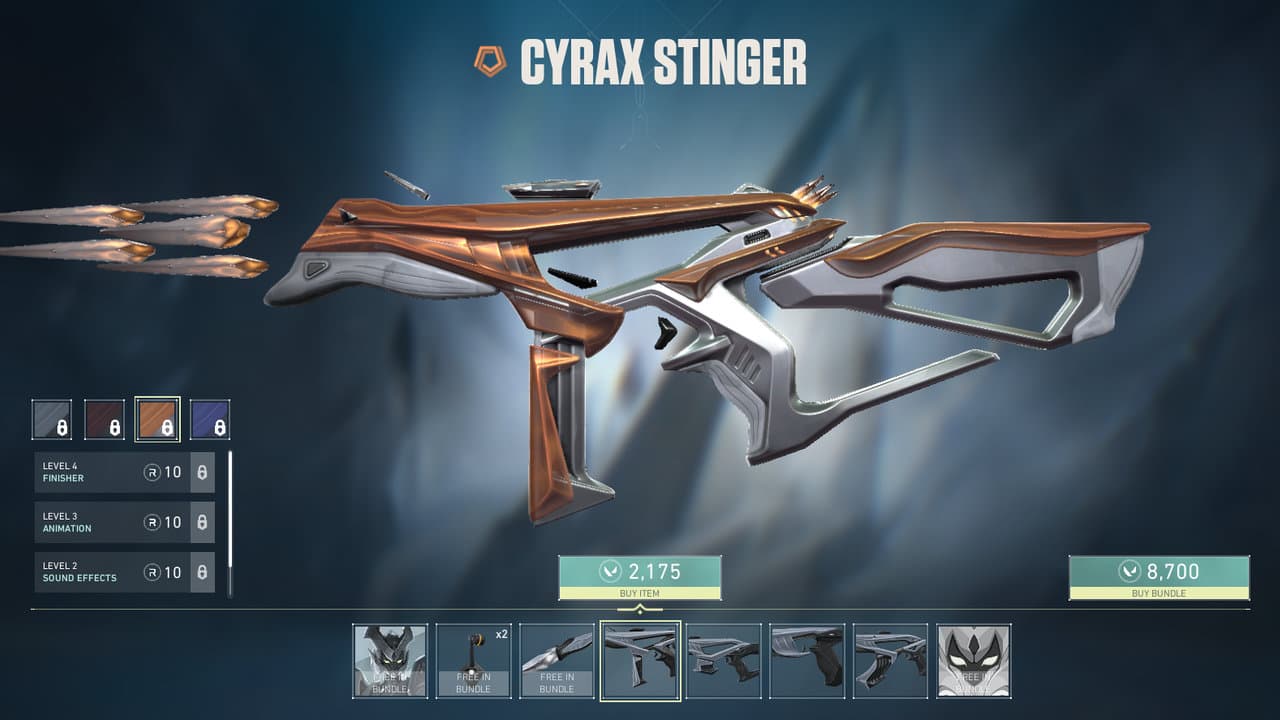Image resolution: width=1280 pixels, height=720 pixels.
Task: Select the highlighted Stinger thumbnail
Action: coord(640,661)
